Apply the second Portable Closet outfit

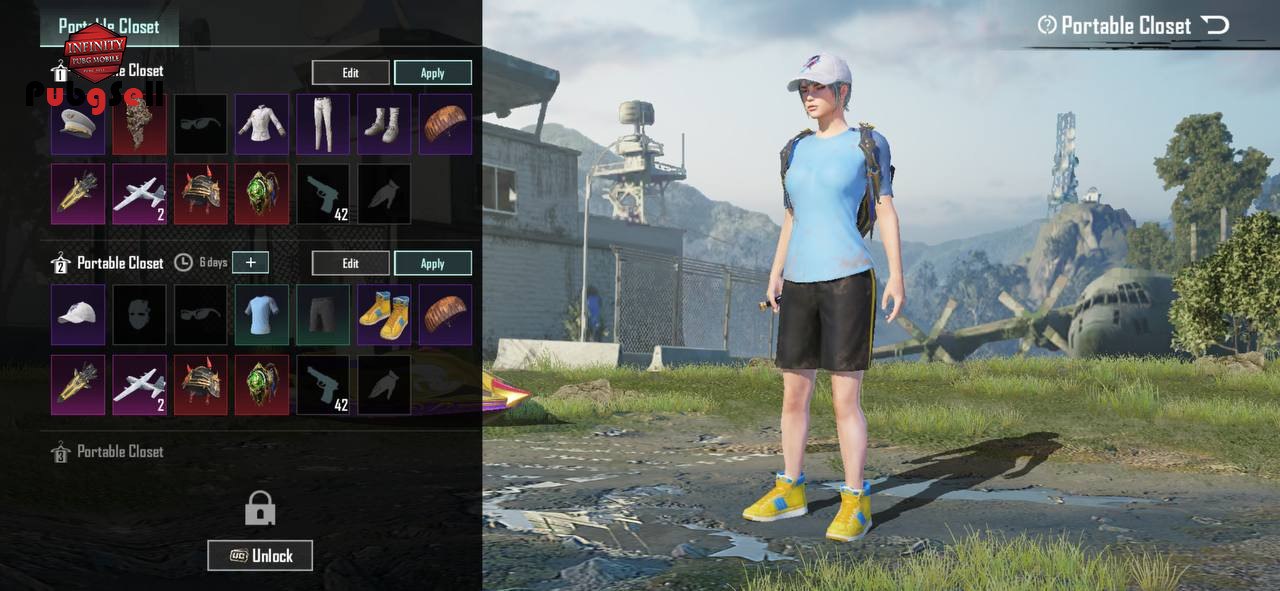click(432, 263)
